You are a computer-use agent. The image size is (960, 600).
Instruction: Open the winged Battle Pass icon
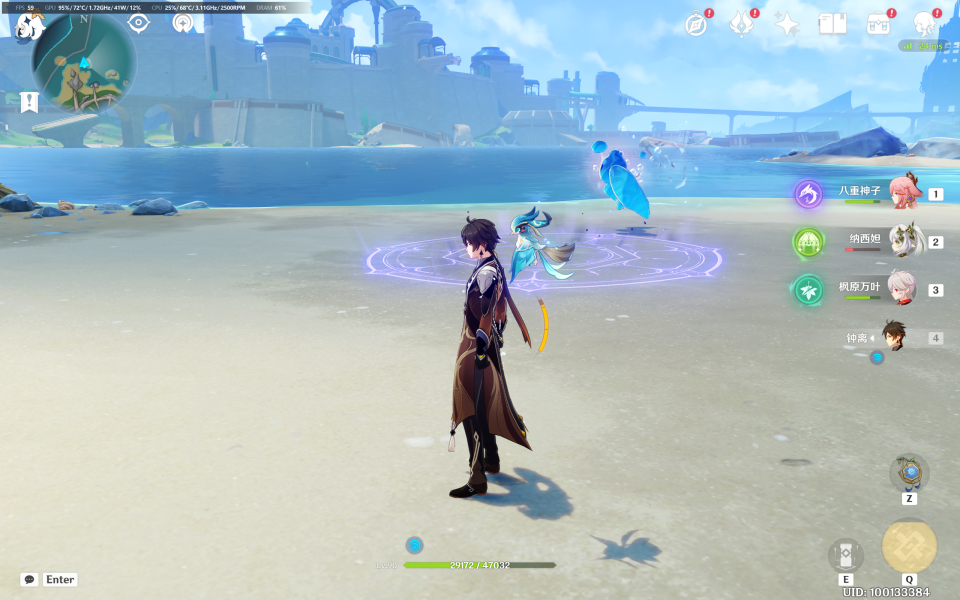point(741,25)
